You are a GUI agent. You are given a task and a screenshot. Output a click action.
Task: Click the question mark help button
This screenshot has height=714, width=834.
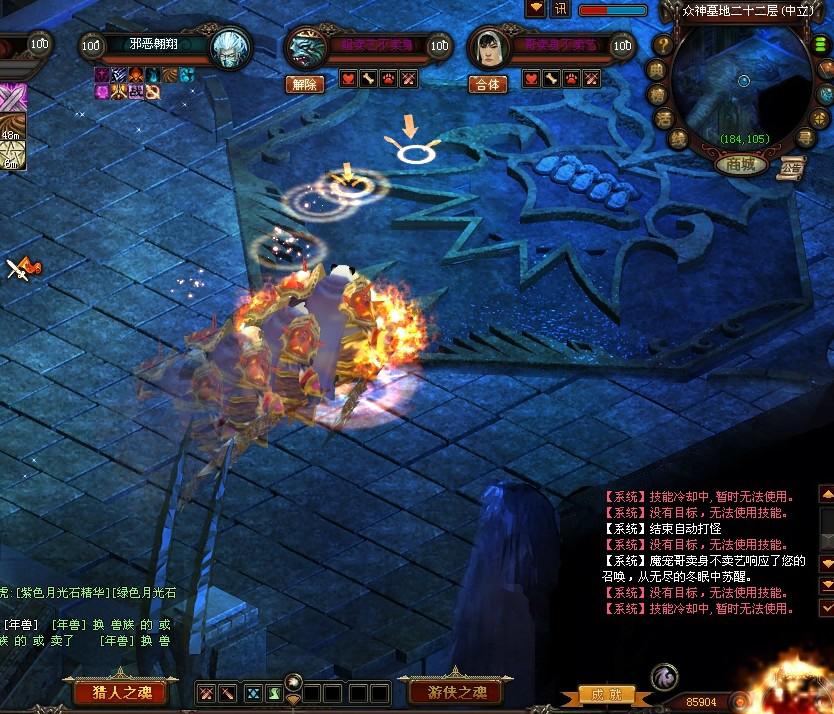[x=663, y=45]
